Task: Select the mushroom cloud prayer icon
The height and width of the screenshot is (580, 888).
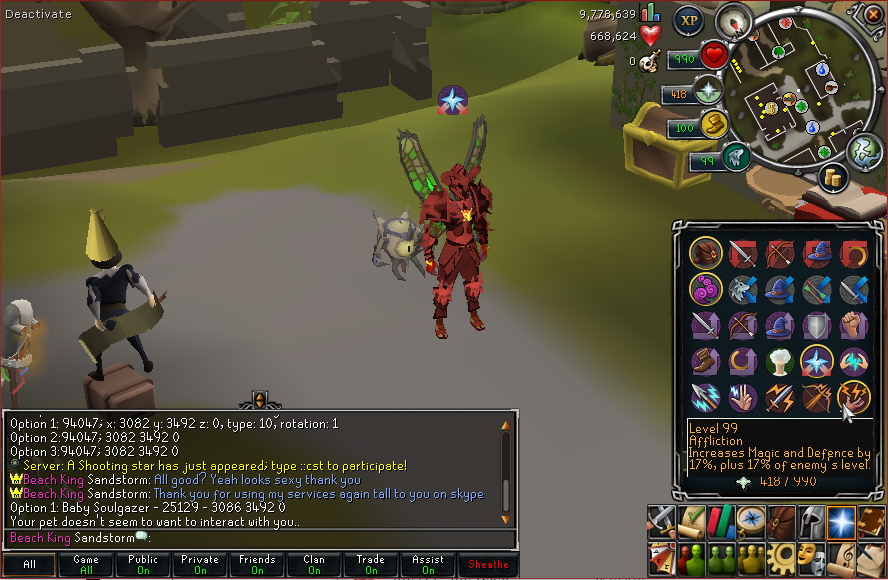Action: point(779,360)
